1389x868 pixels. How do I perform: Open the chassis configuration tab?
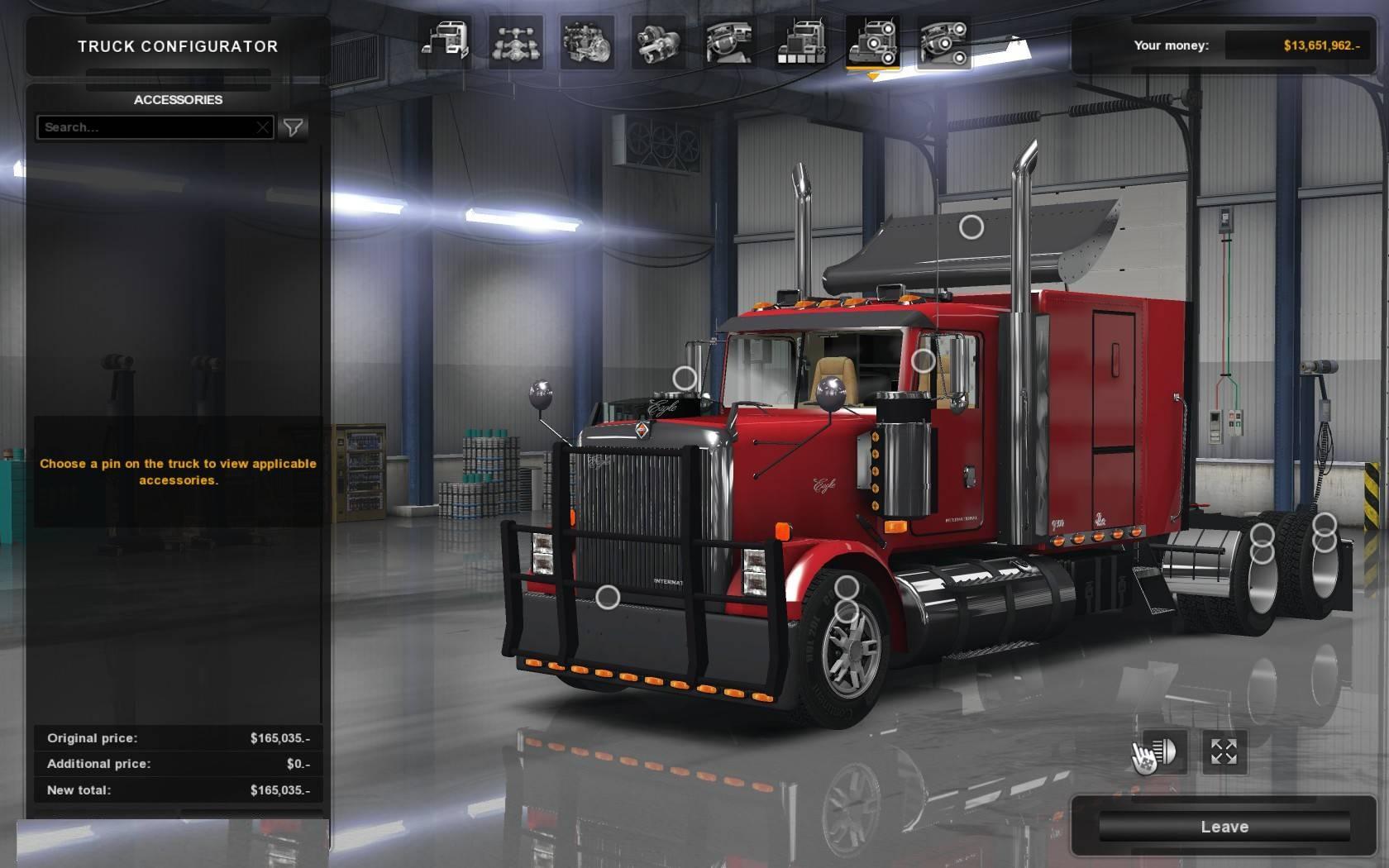[x=516, y=42]
